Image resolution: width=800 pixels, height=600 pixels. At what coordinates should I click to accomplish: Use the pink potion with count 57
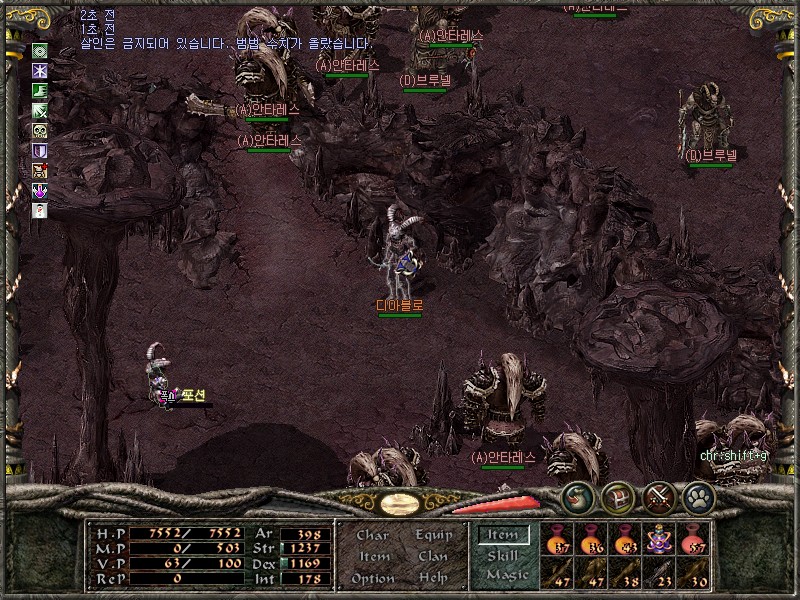[x=695, y=539]
